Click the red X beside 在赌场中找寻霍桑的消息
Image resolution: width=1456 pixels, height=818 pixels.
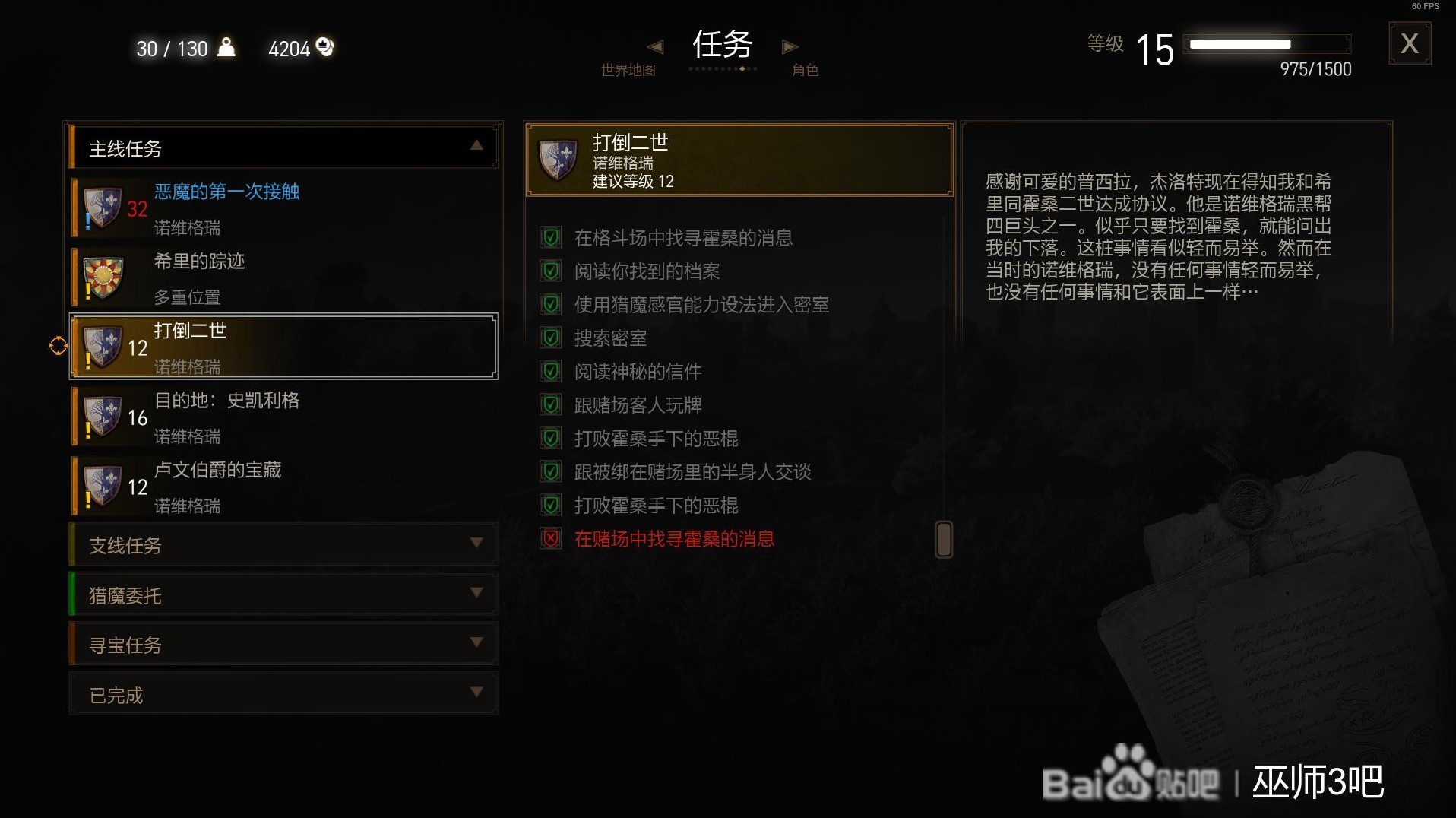[550, 538]
